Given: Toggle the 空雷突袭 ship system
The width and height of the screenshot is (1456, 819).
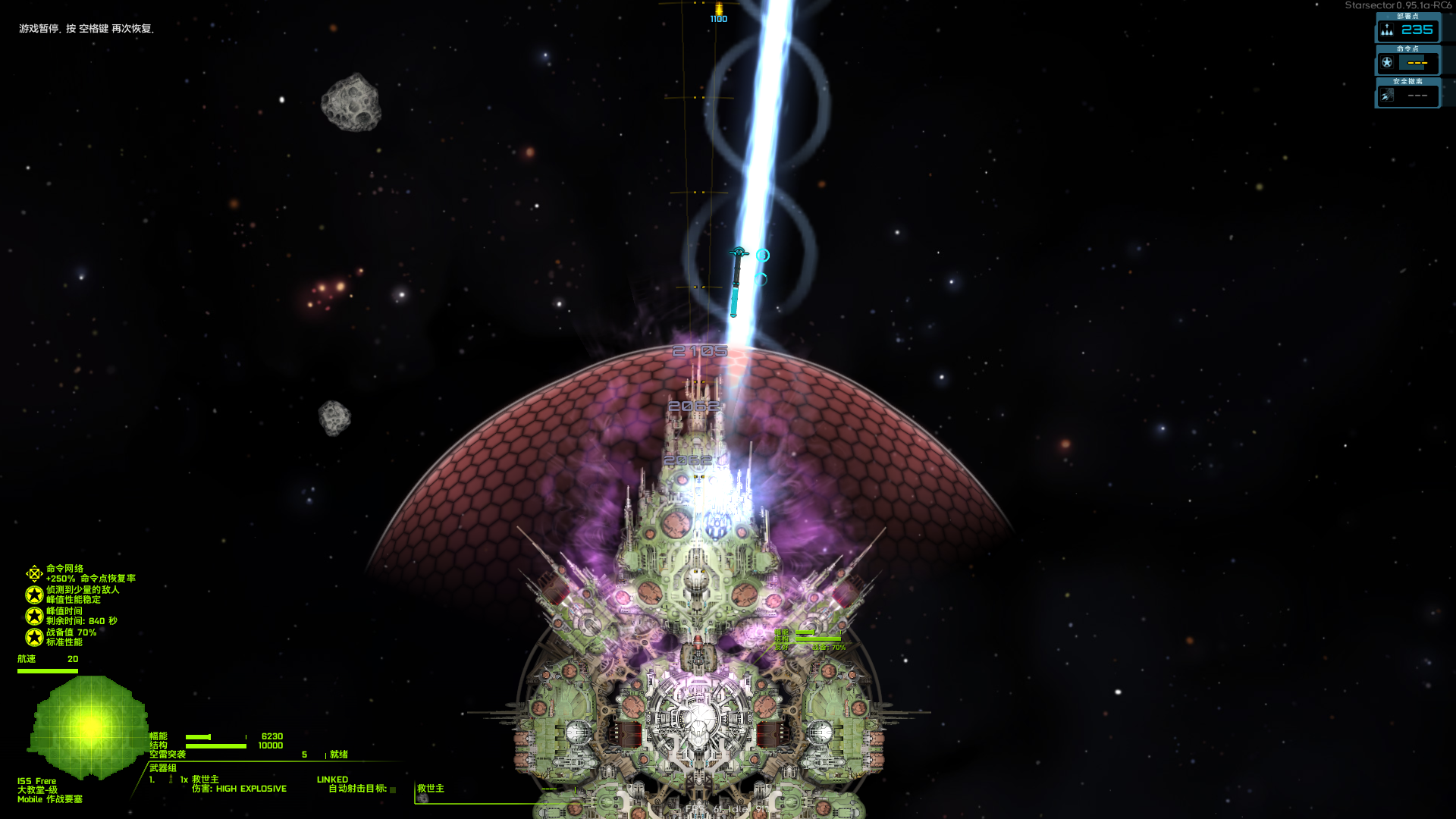Looking at the screenshot, I should coord(168,755).
